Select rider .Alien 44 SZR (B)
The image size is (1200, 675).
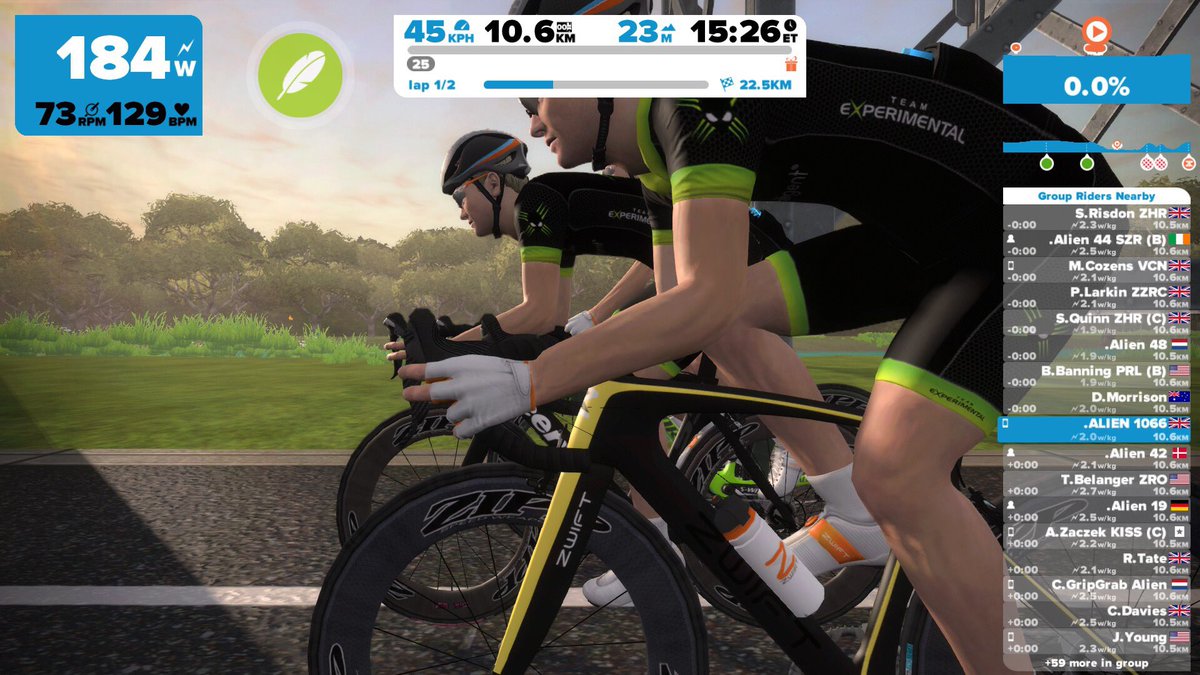pos(1096,245)
